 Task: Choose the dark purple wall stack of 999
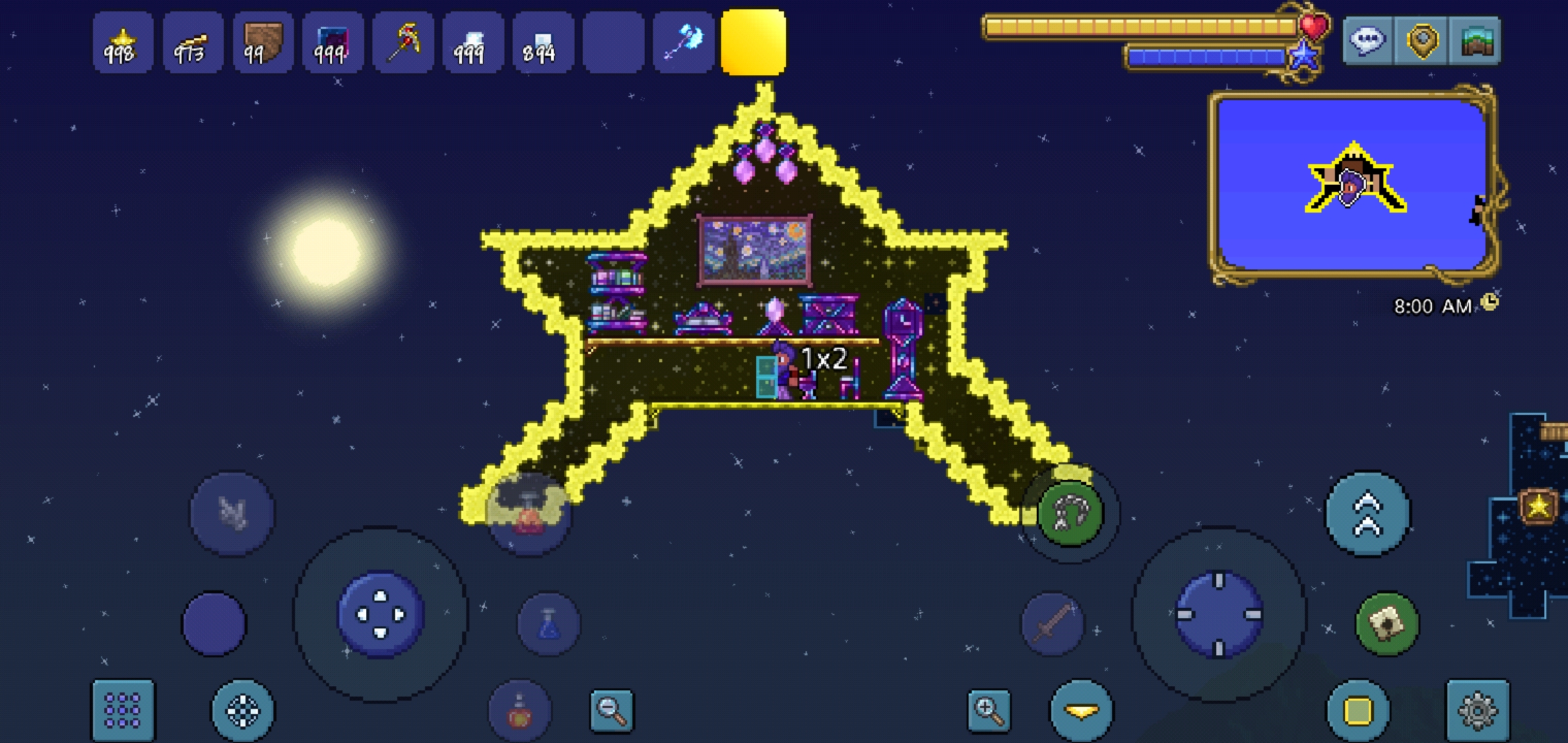click(333, 43)
